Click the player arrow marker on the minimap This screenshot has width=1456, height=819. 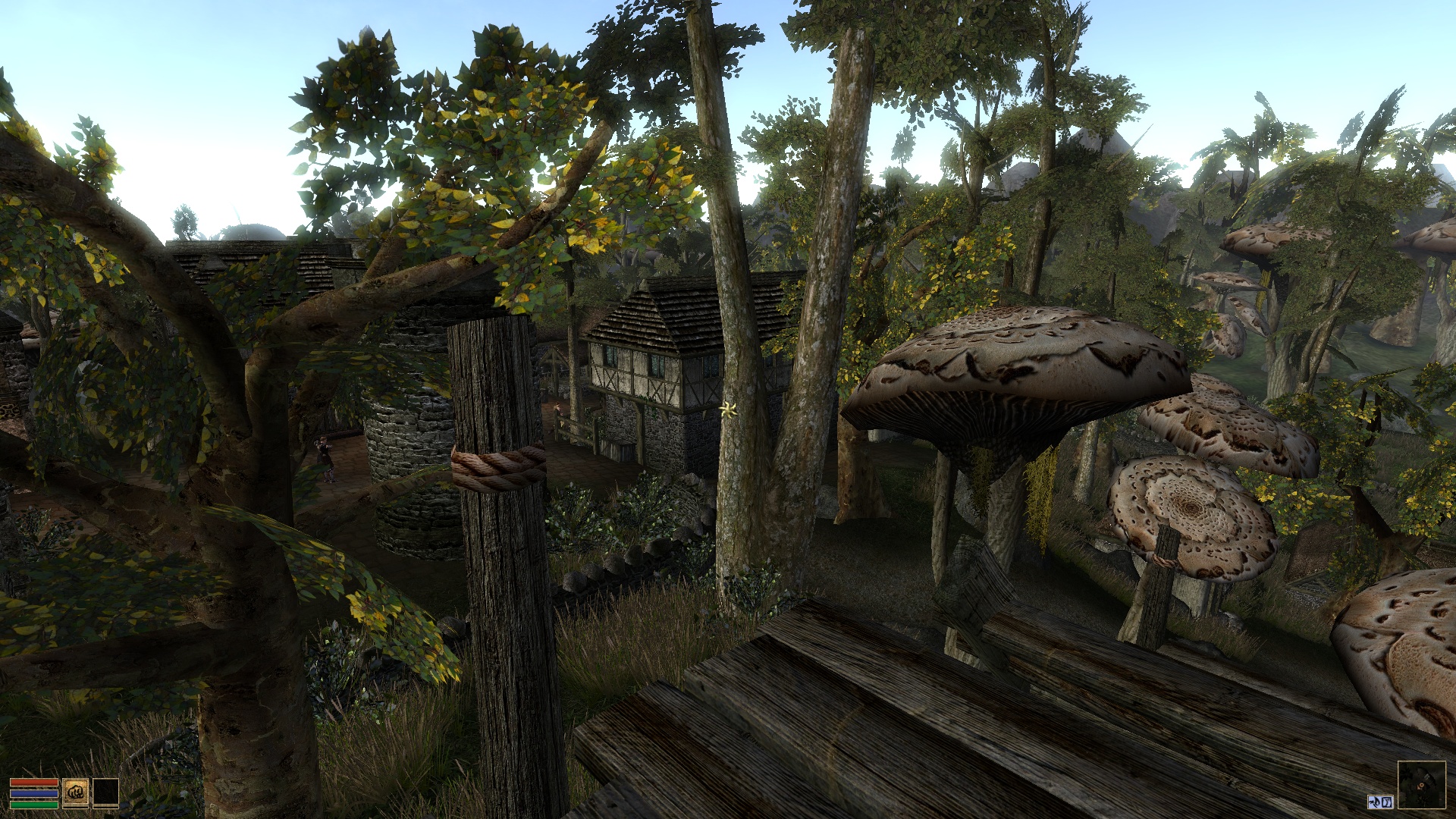point(1420,785)
